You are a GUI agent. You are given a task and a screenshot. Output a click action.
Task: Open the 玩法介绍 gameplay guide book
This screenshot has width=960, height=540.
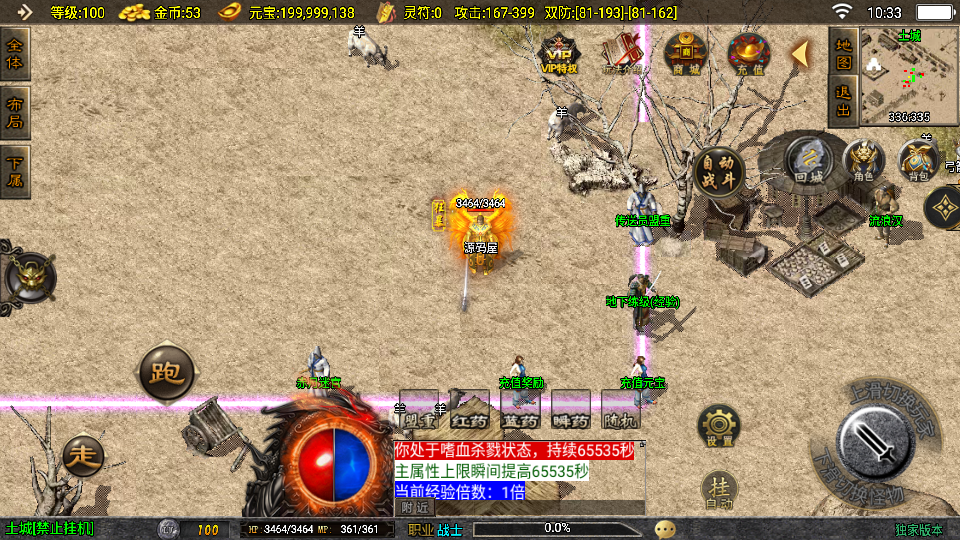[x=624, y=52]
